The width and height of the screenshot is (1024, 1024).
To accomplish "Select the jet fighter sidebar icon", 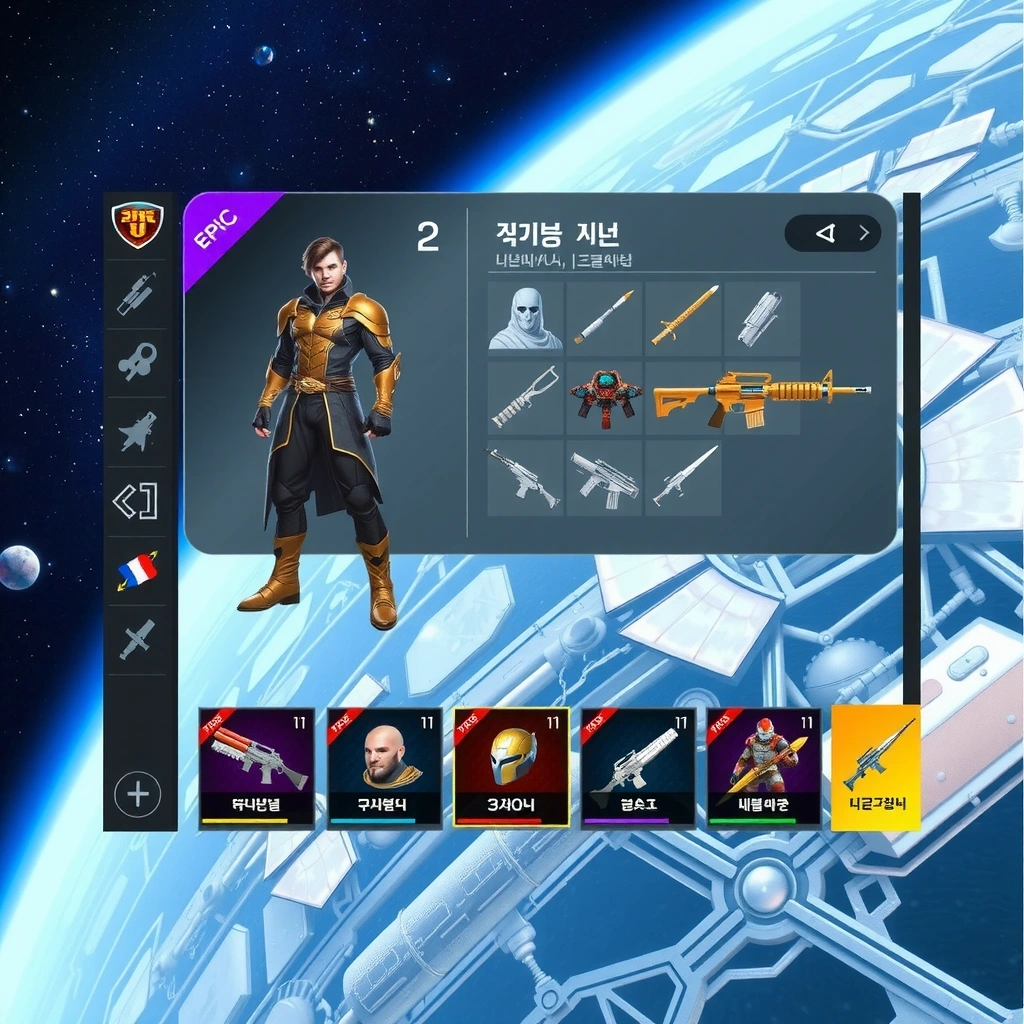I will pyautogui.click(x=138, y=432).
